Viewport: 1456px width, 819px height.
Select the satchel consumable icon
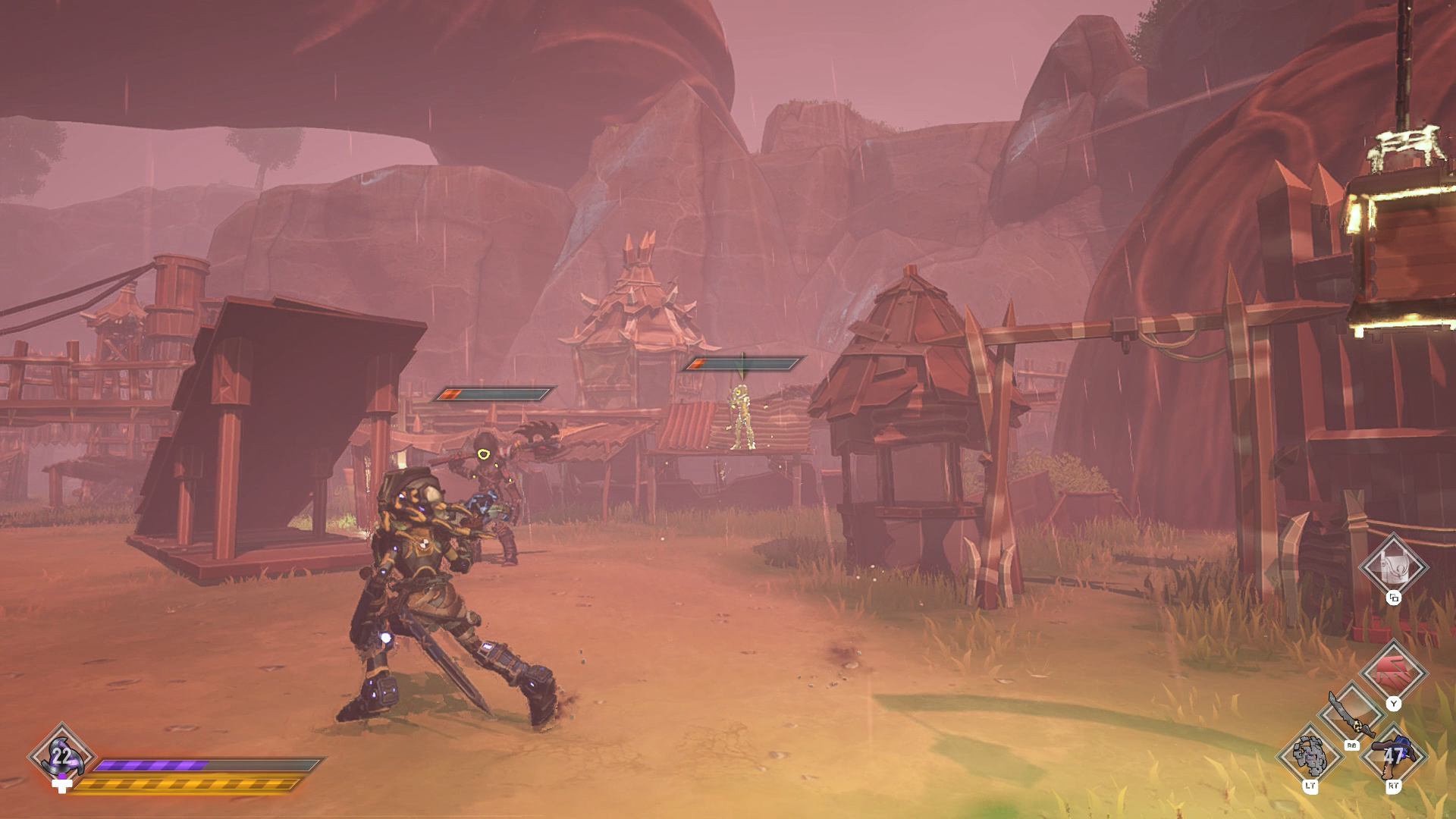(1392, 568)
